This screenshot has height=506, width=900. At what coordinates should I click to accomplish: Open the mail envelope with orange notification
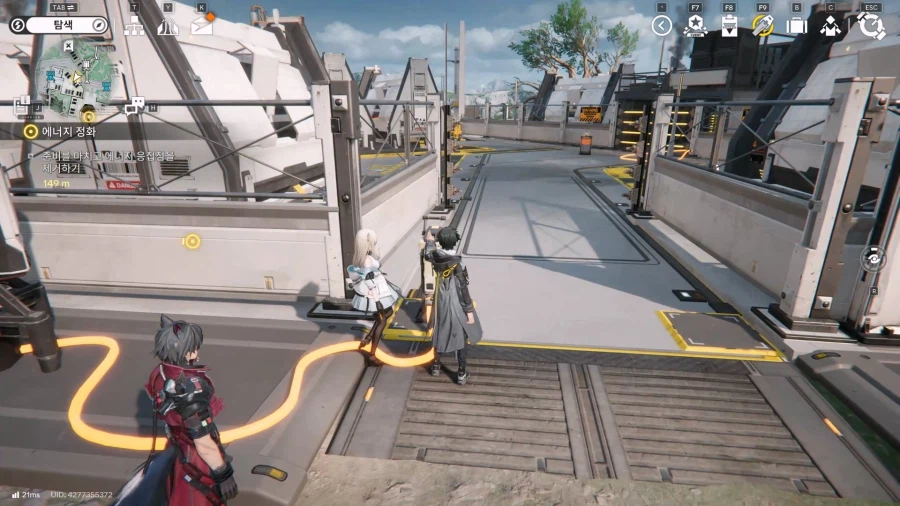point(202,25)
